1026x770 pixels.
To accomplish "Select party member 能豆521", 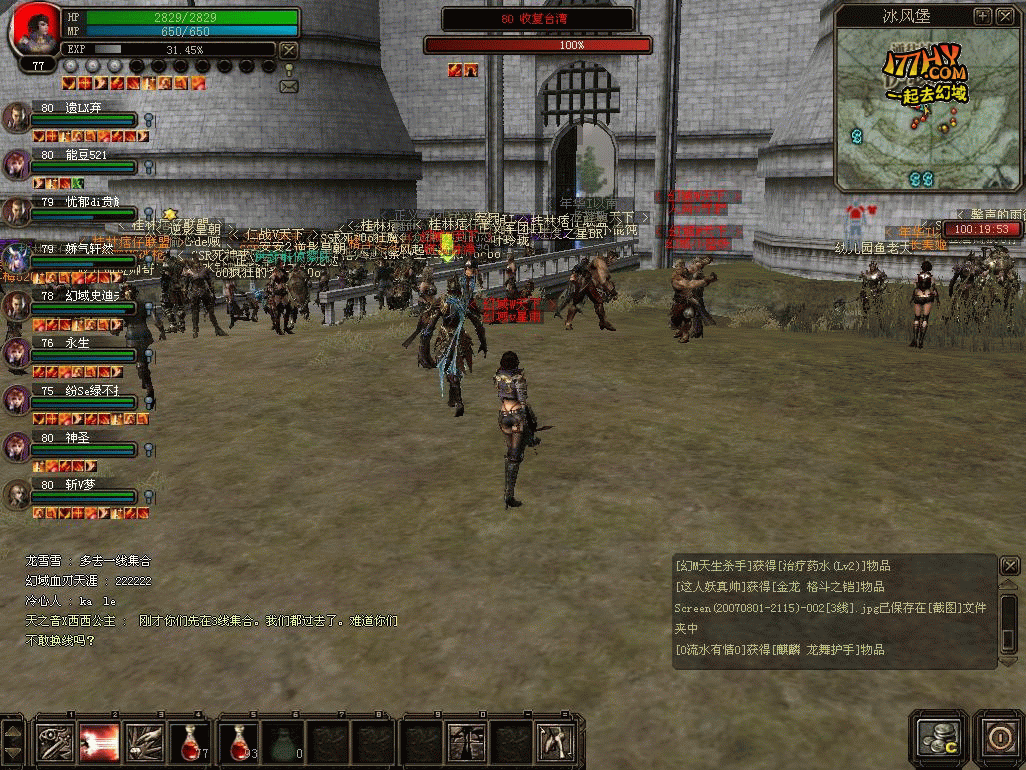I will point(17,164).
